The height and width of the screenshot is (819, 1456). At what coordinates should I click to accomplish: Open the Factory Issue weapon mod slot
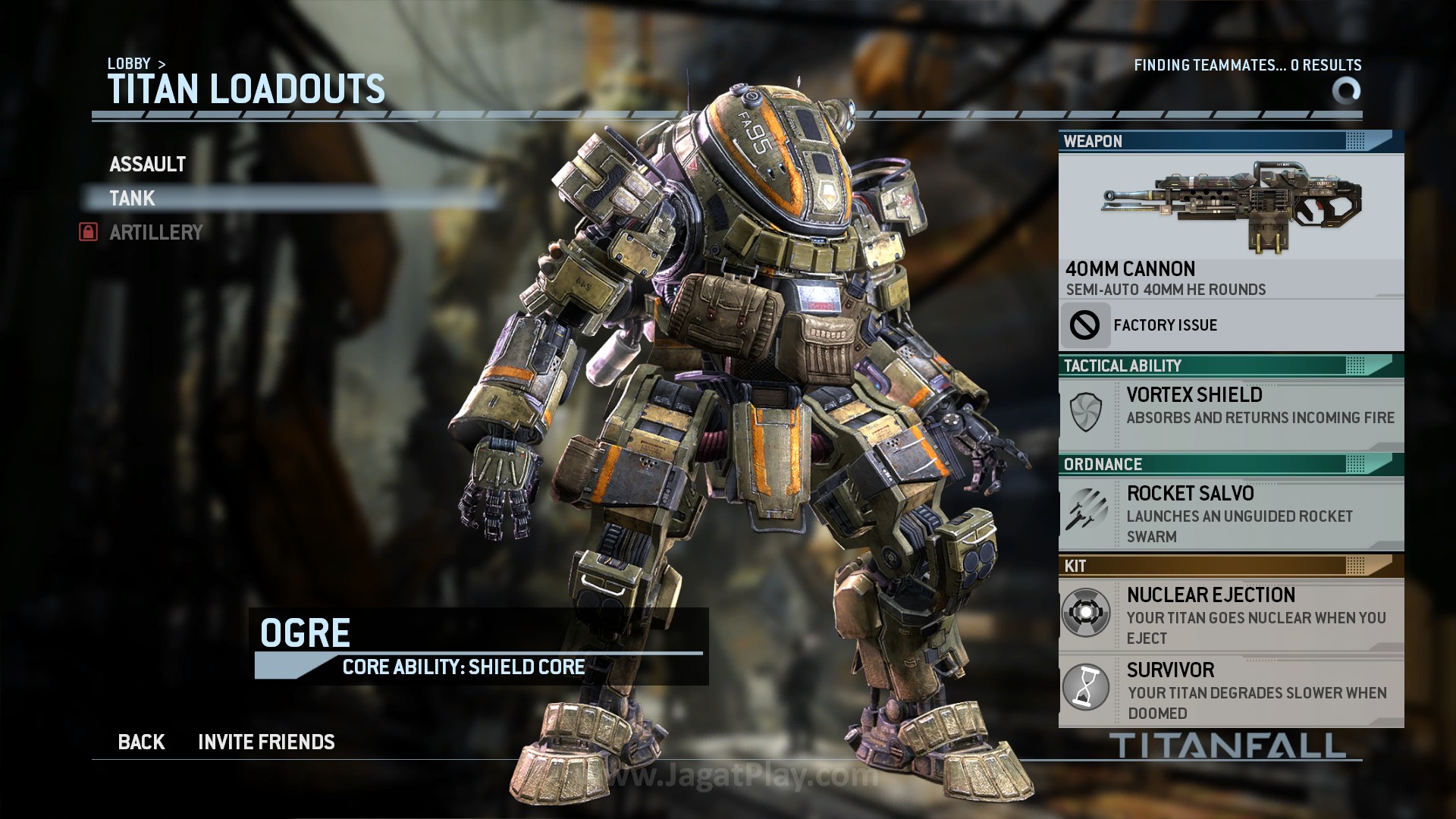point(1230,325)
